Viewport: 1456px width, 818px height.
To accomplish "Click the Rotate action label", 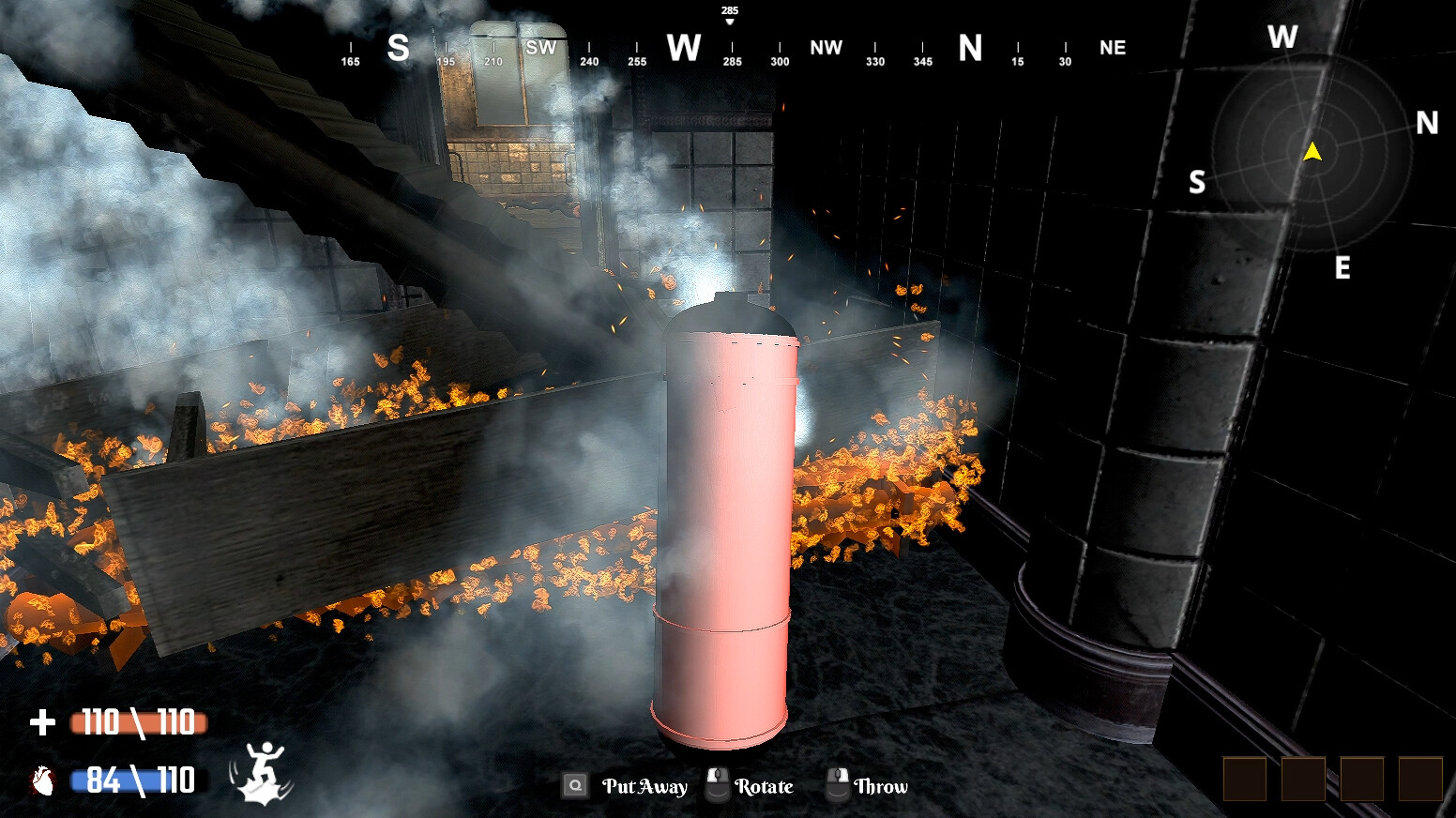I will [763, 786].
